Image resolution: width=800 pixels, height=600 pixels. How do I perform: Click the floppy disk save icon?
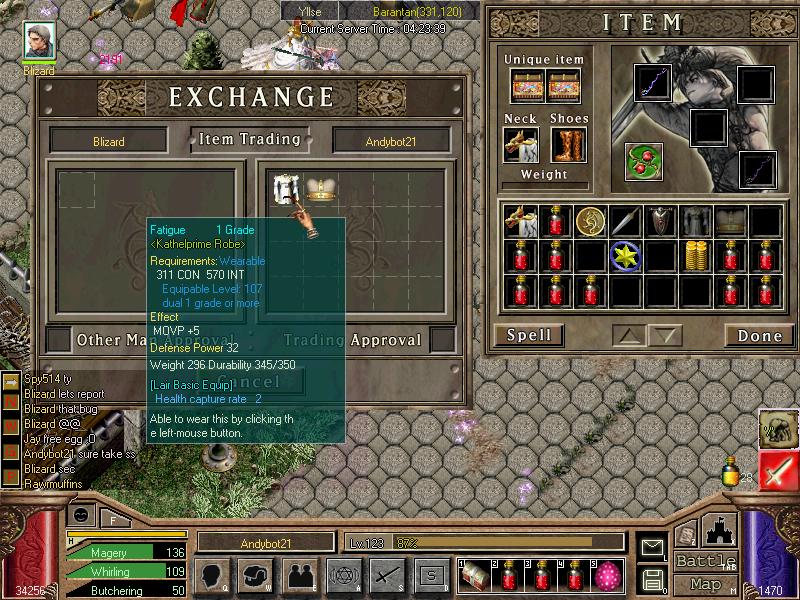pyautogui.click(x=653, y=578)
